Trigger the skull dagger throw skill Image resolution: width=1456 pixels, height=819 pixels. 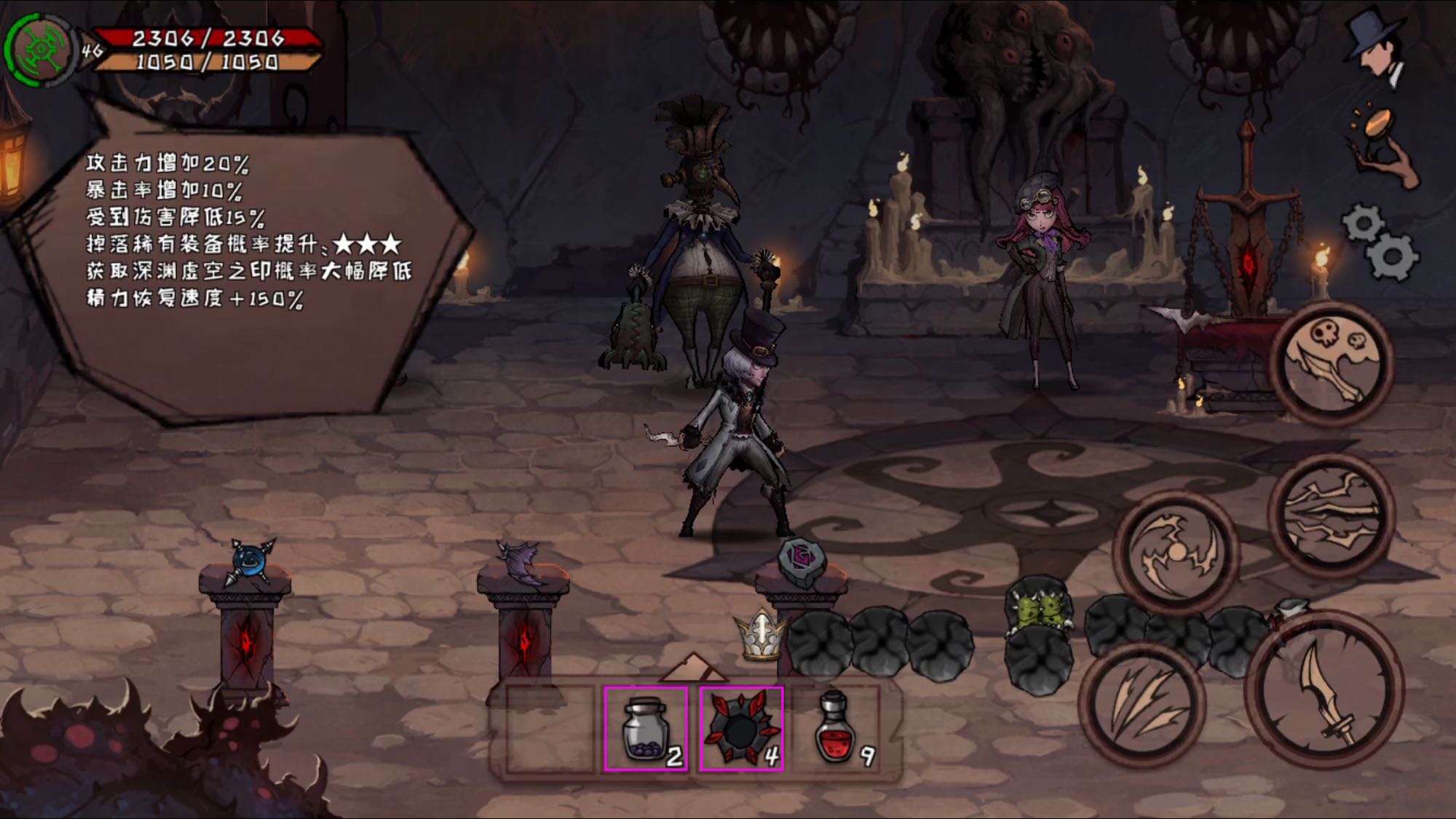(1332, 363)
